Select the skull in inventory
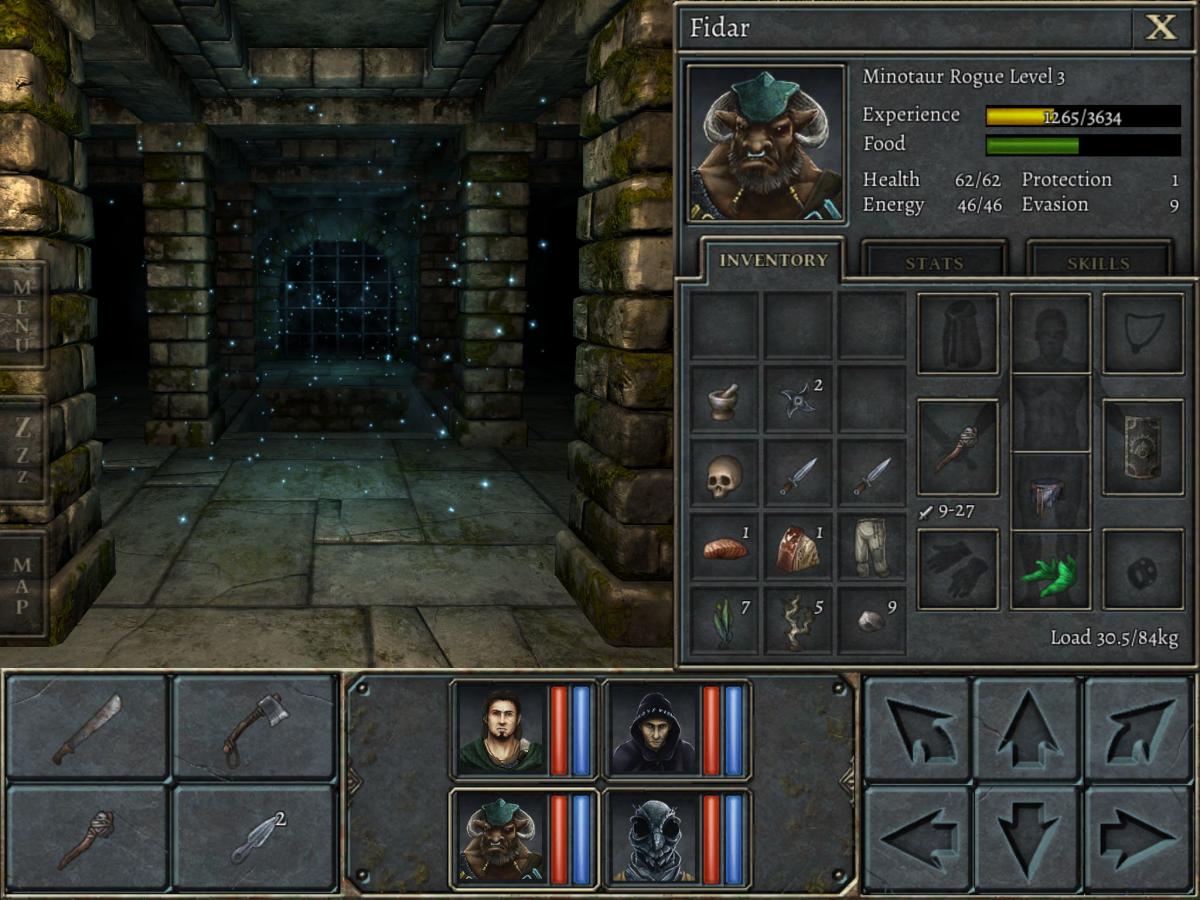This screenshot has height=900, width=1200. pos(724,475)
